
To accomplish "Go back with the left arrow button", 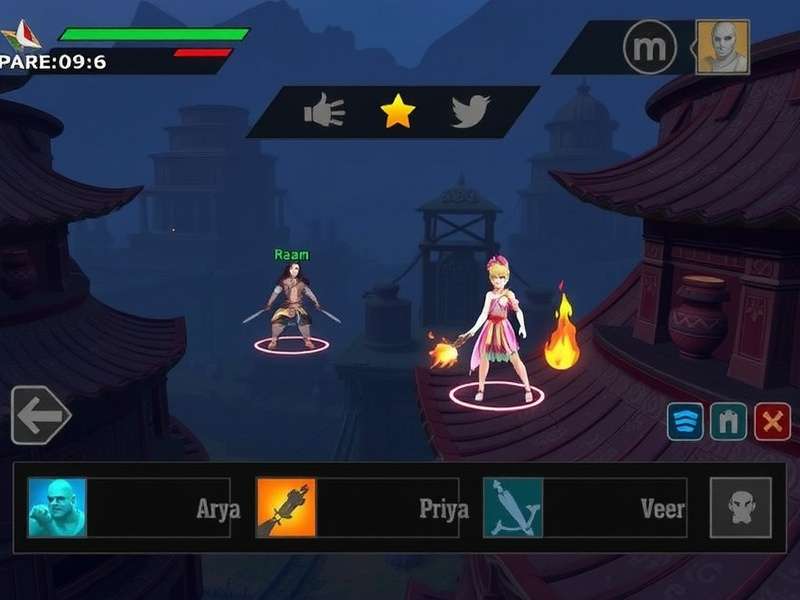I will [40, 415].
